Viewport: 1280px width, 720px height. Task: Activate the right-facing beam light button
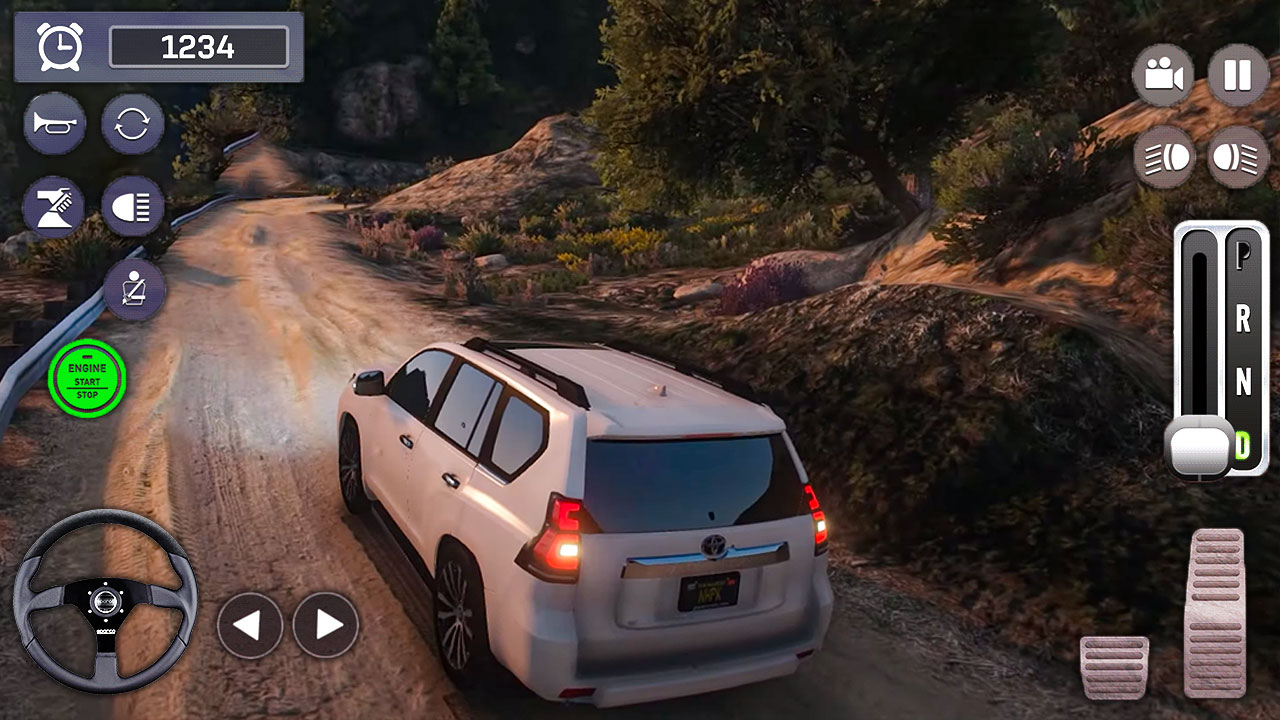[1238, 156]
